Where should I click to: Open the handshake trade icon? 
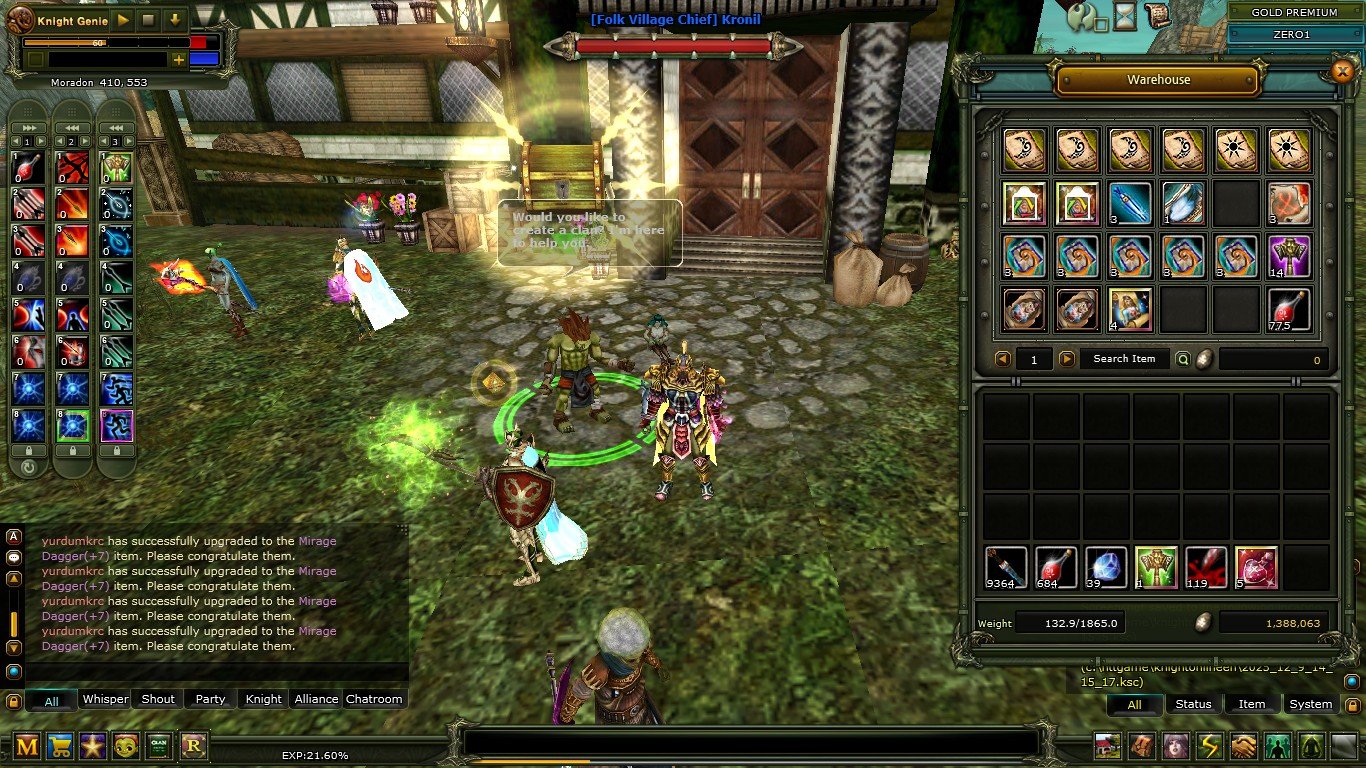coord(1243,746)
